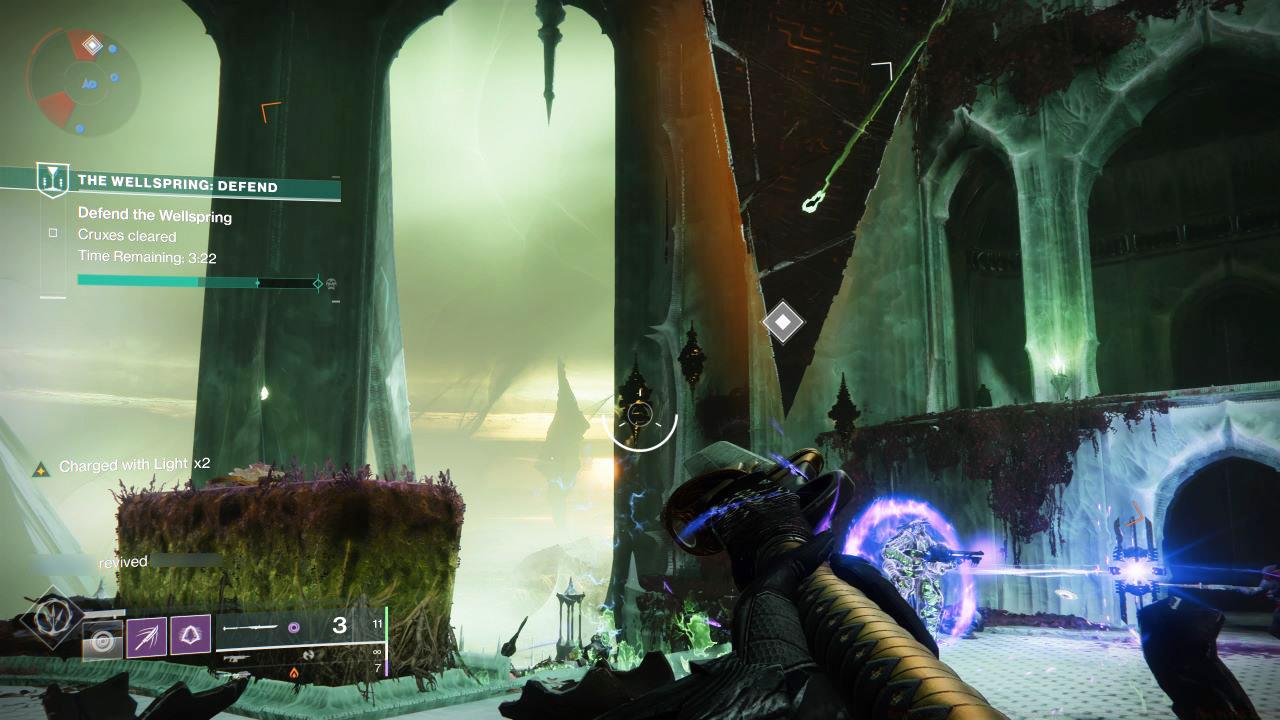Viewport: 1280px width, 720px height.
Task: Select the circular weapon perk icon beside sword
Action: pyautogui.click(x=295, y=627)
